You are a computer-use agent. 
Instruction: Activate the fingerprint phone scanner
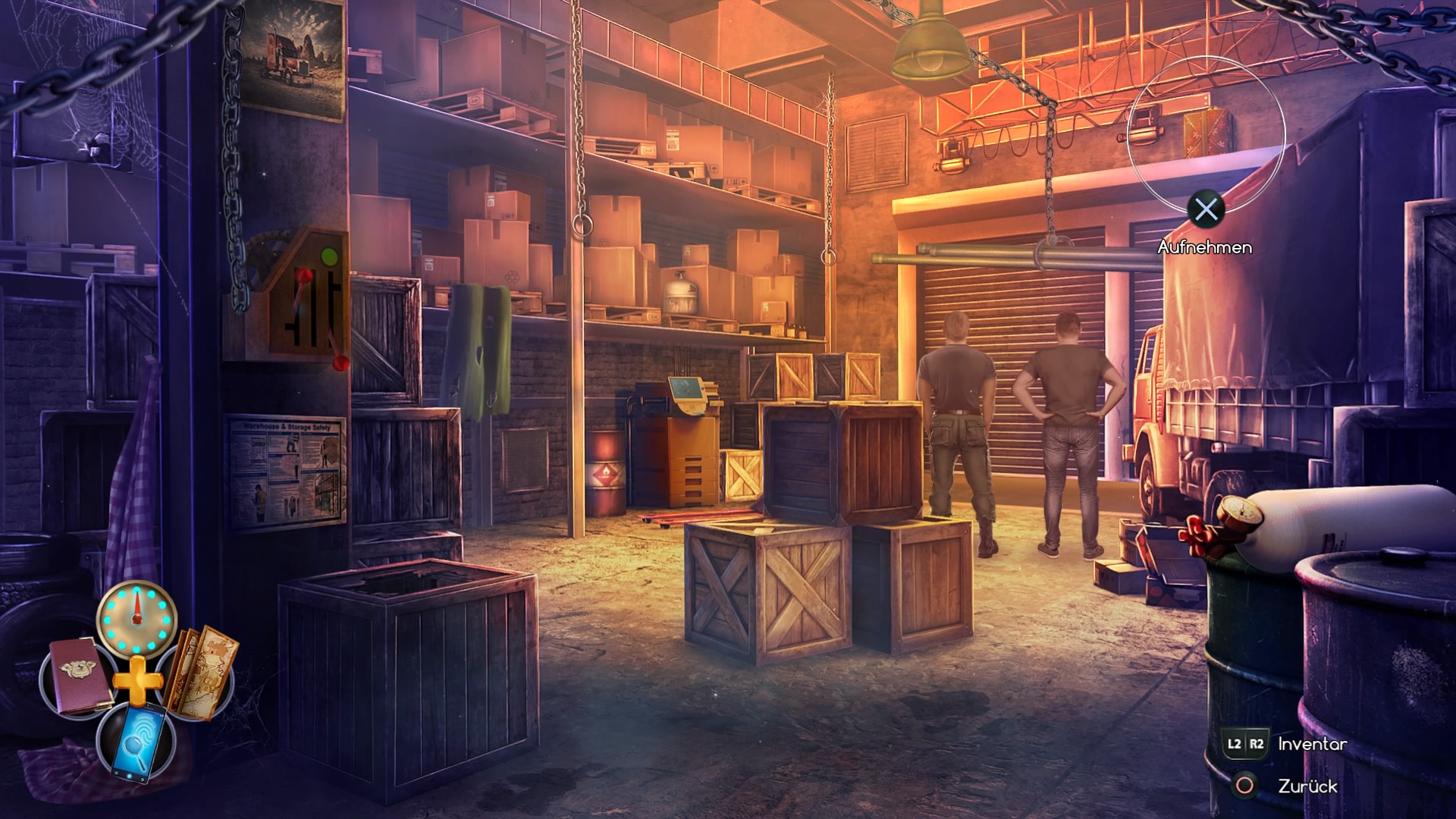tap(137, 741)
